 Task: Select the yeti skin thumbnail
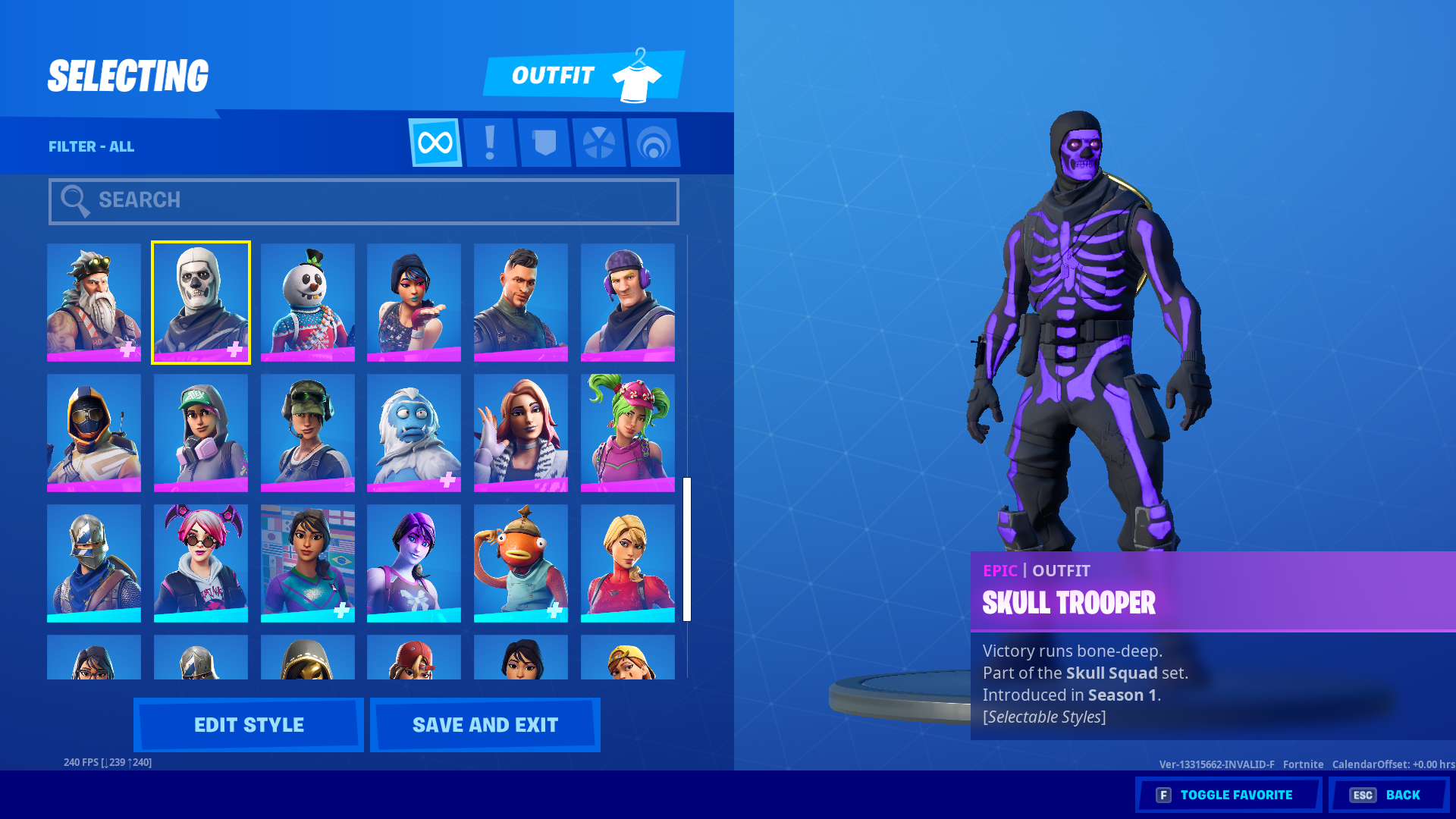click(414, 431)
